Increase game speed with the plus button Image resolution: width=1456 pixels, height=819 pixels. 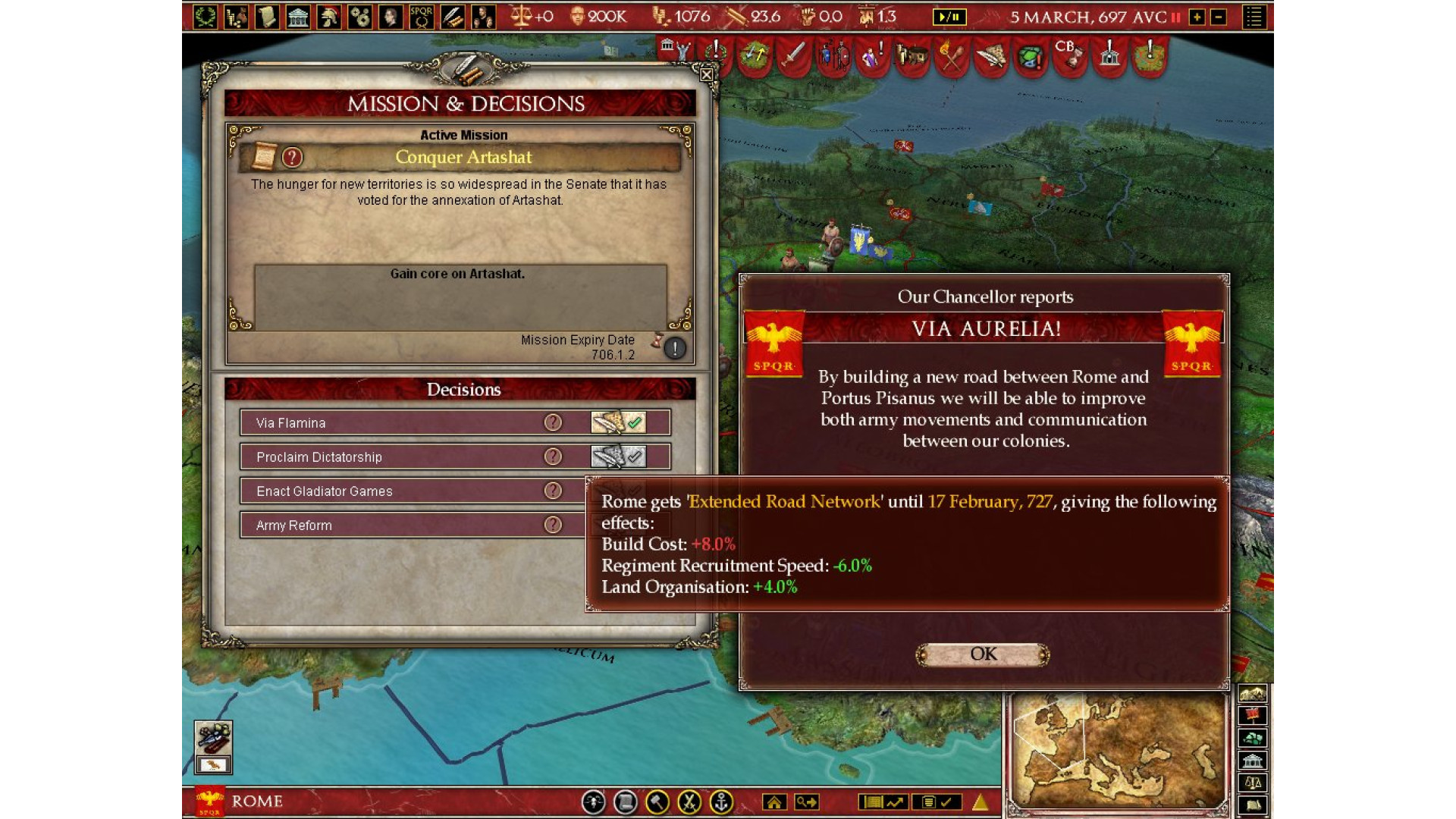pyautogui.click(x=1197, y=17)
